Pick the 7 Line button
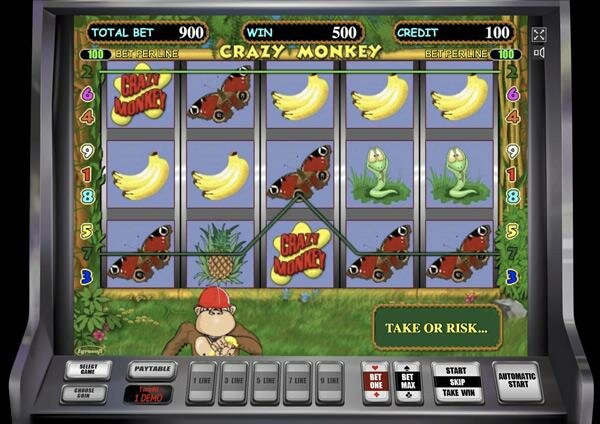The width and height of the screenshot is (600, 424). tap(297, 381)
